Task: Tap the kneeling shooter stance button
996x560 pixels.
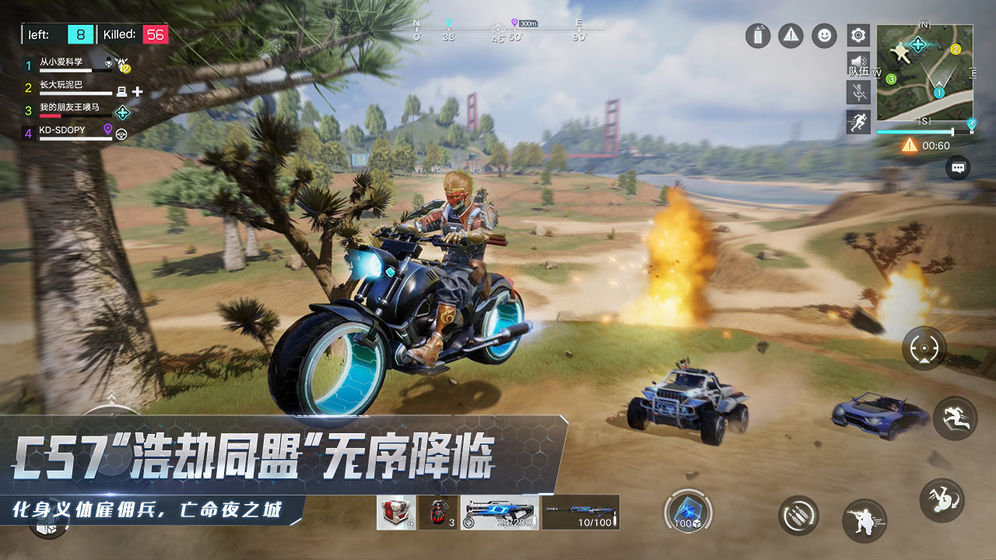Action: [864, 520]
